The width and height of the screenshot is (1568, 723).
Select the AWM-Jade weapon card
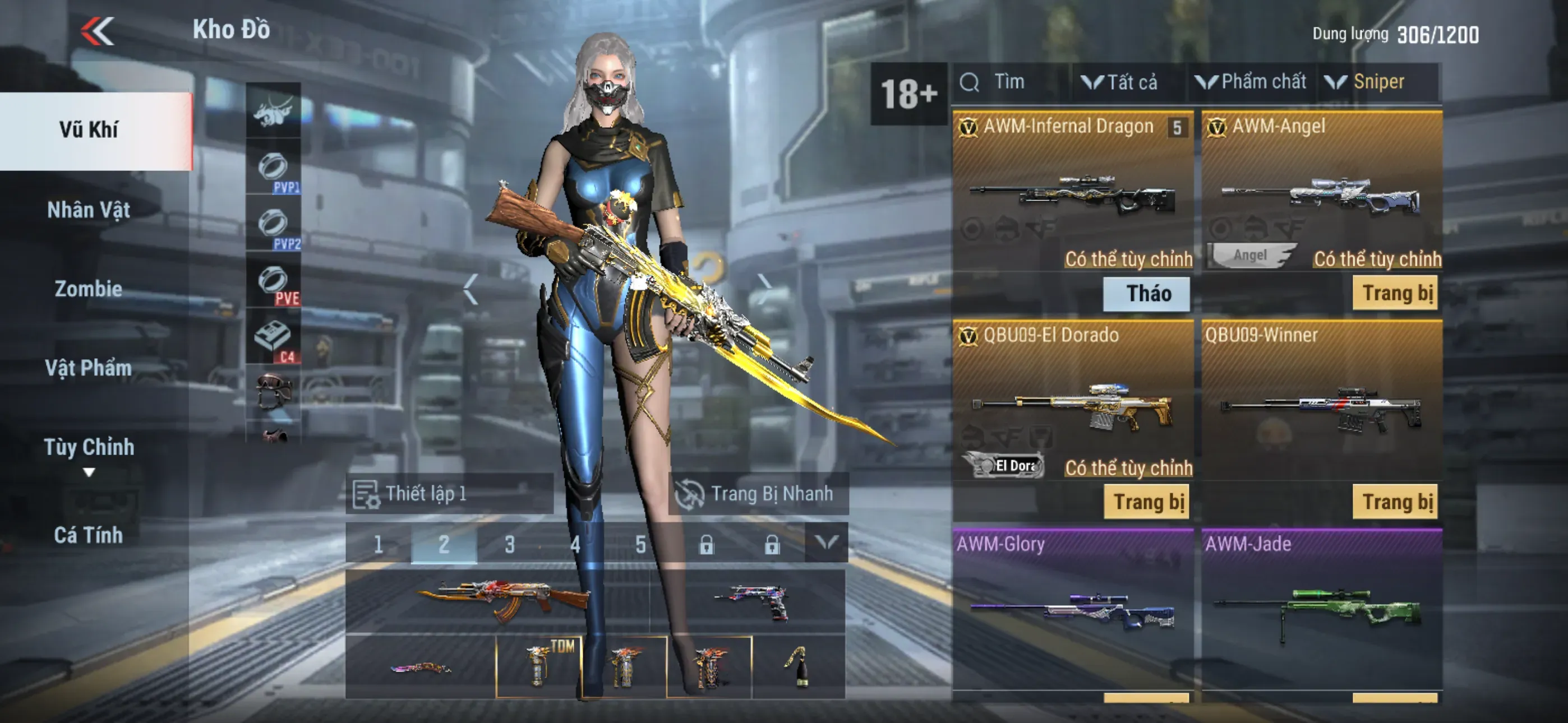(x=1321, y=609)
